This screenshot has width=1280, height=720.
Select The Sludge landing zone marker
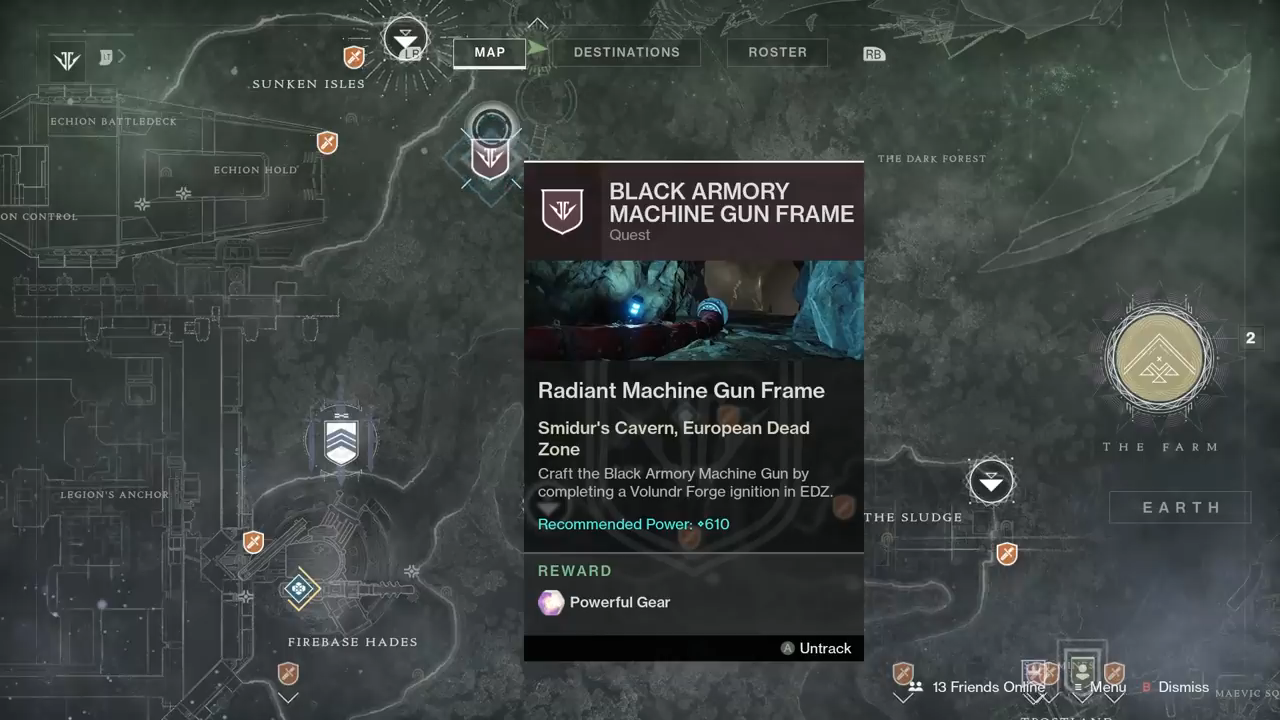(x=991, y=482)
